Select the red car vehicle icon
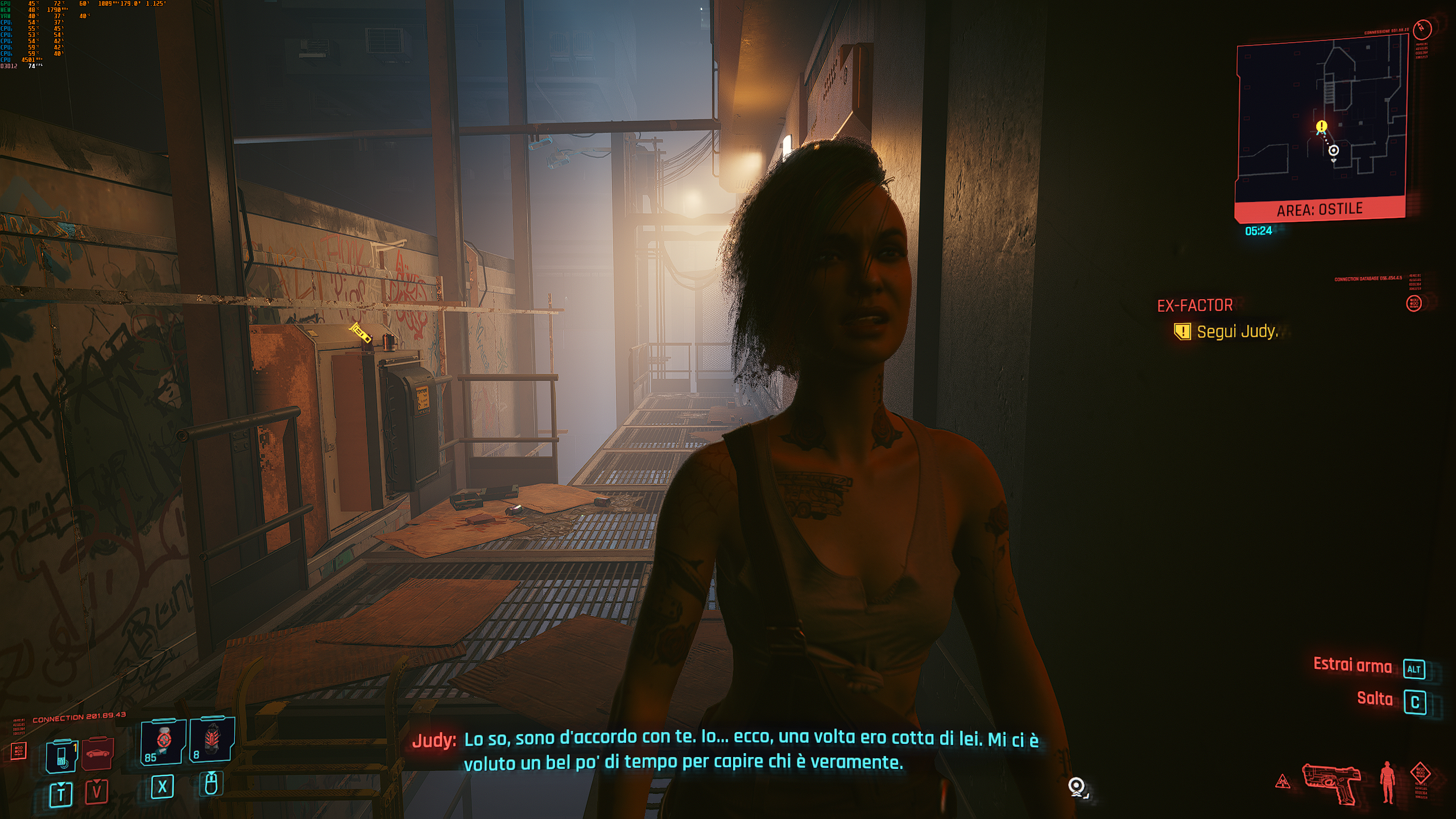The image size is (1456, 819). click(x=98, y=753)
